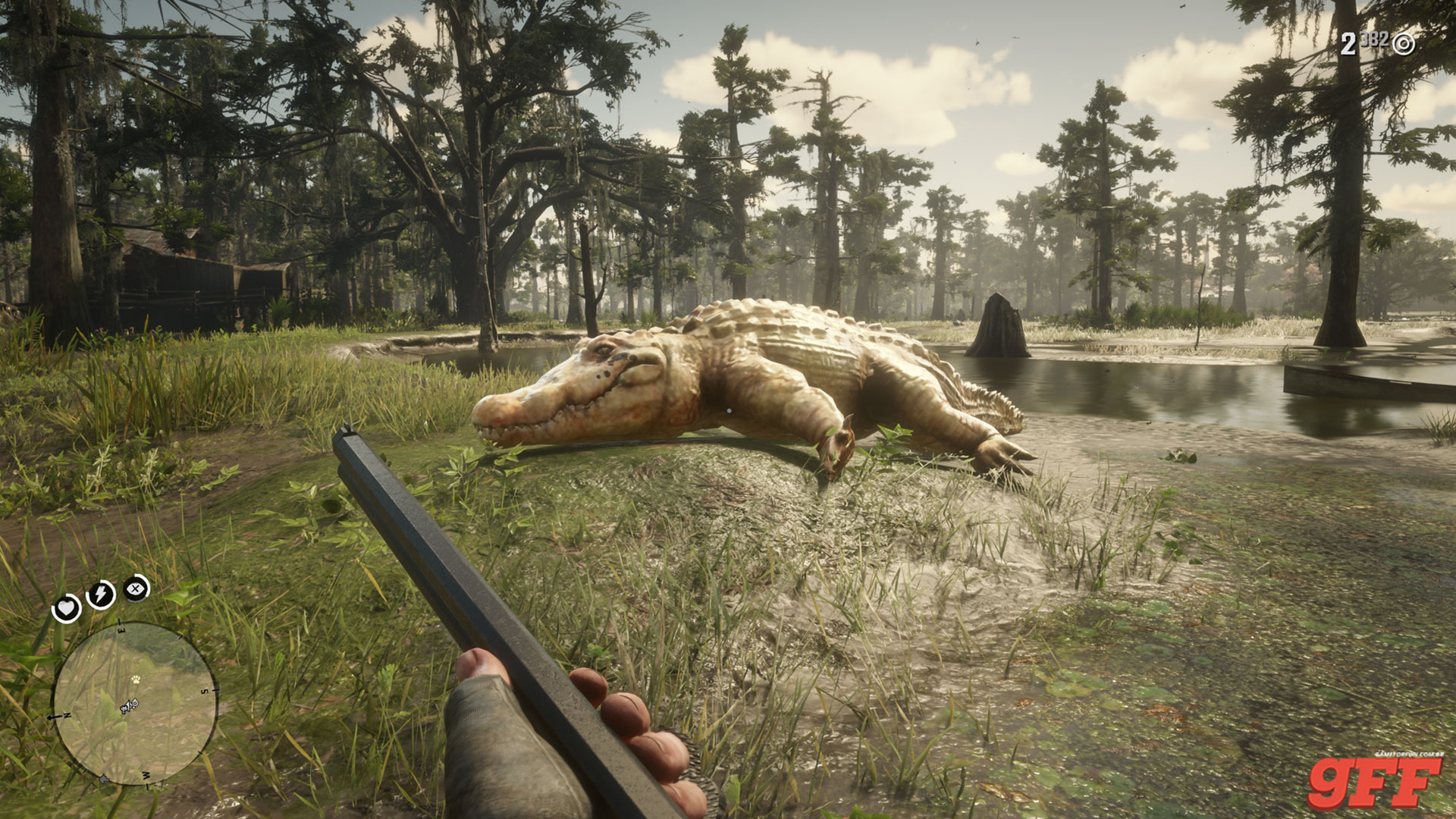Select the horn marker on minimap edge
Image resolution: width=1456 pixels, height=819 pixels.
(x=103, y=779)
